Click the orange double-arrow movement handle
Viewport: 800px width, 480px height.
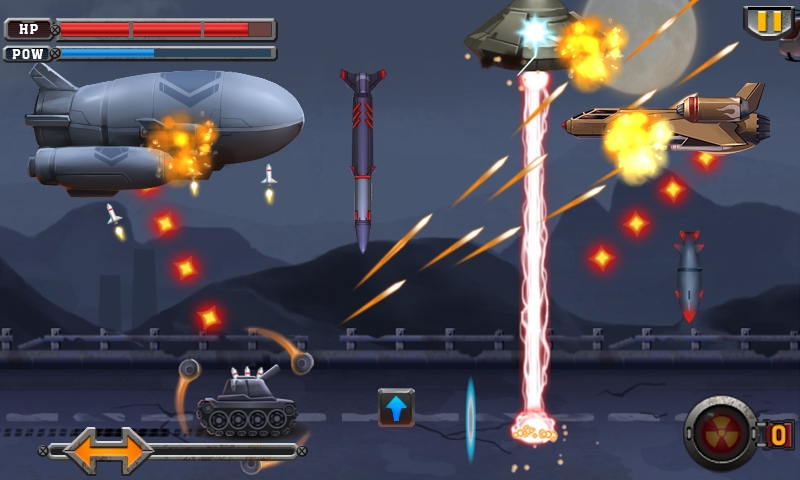click(x=108, y=450)
